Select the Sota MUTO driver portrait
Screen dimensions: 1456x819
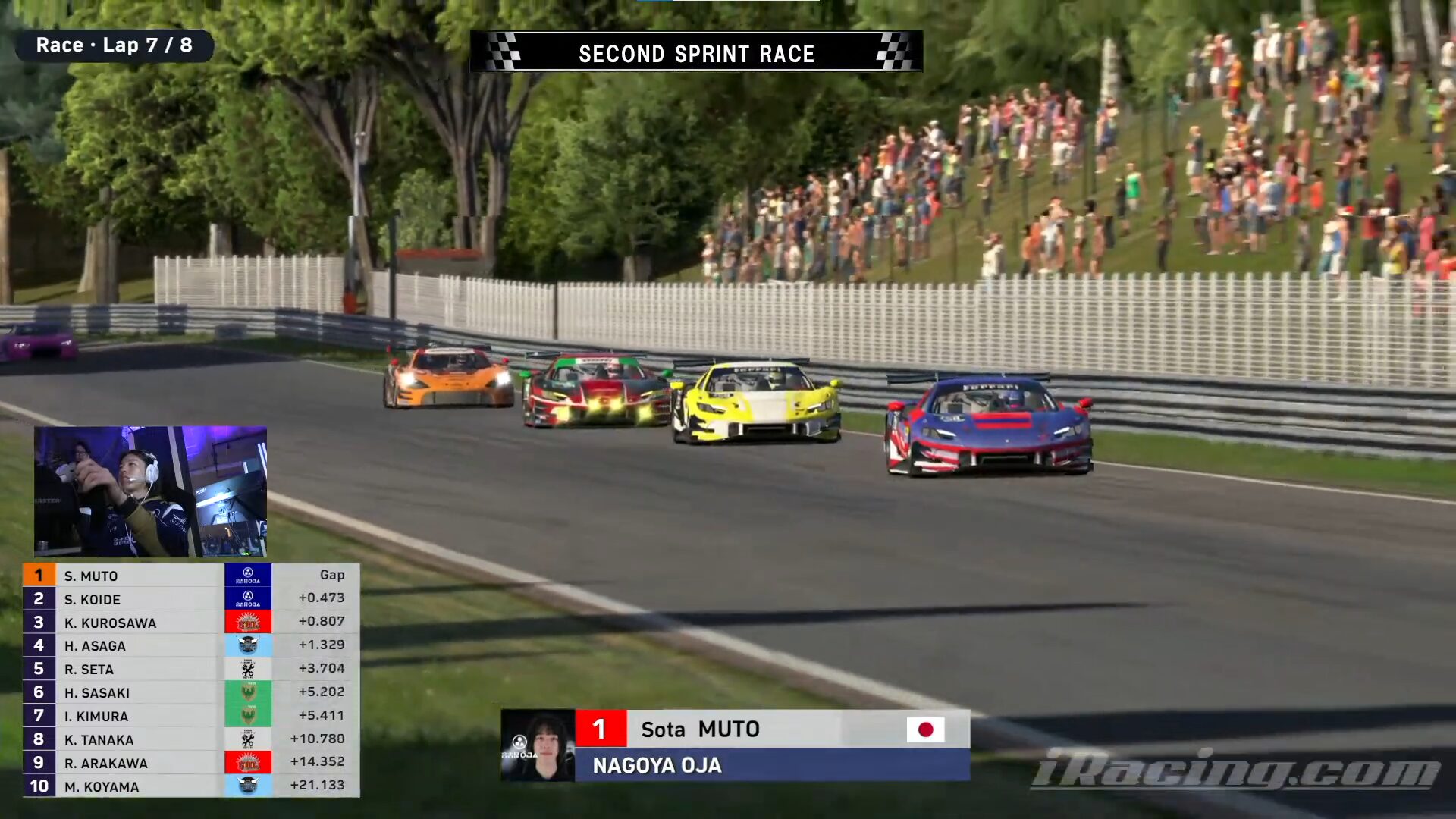point(538,745)
